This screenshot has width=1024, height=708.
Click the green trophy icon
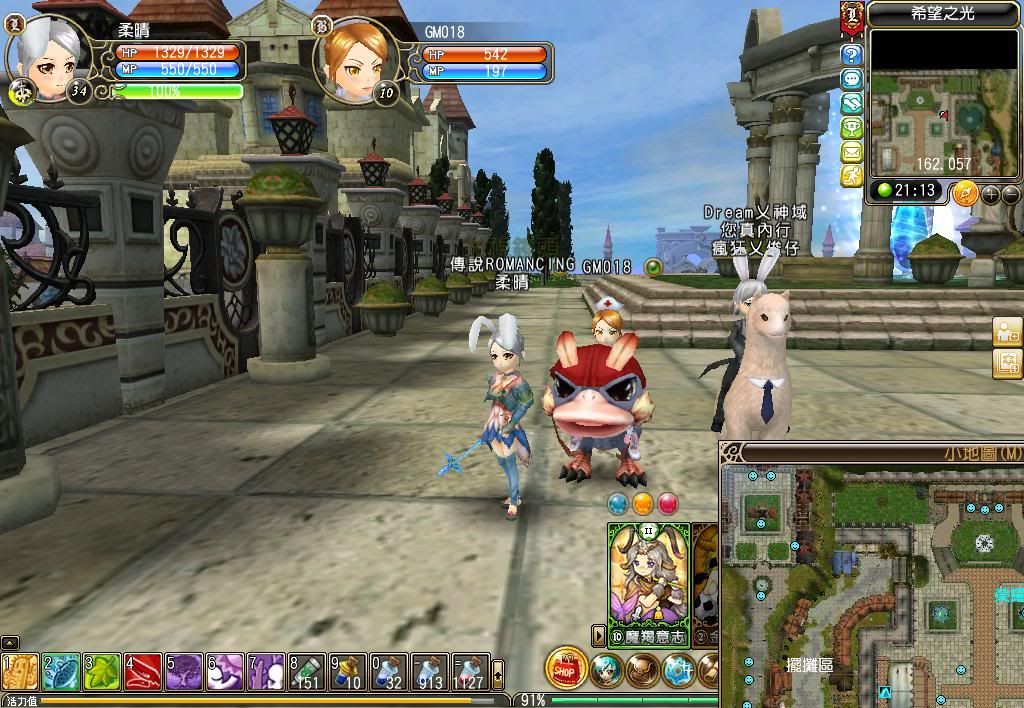click(x=852, y=127)
